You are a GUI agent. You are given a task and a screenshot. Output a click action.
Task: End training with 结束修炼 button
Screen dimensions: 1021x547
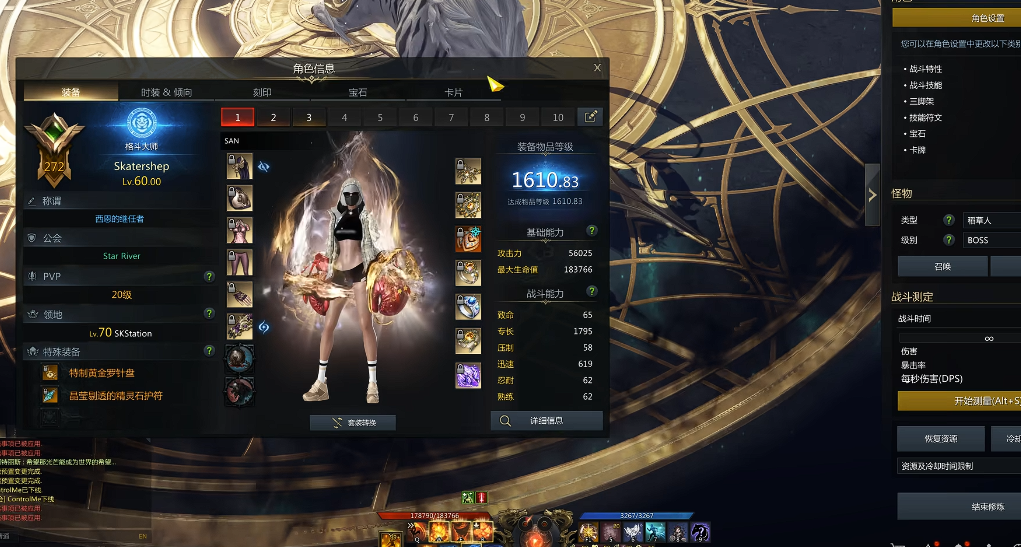point(958,506)
